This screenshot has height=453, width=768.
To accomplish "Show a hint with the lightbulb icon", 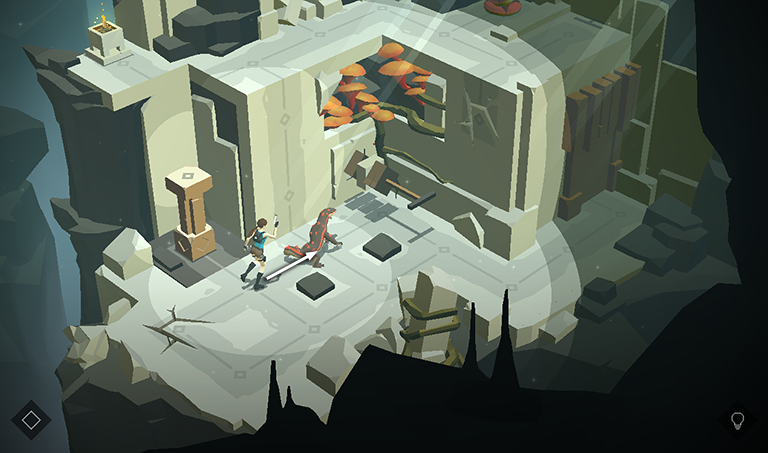I will point(738,419).
